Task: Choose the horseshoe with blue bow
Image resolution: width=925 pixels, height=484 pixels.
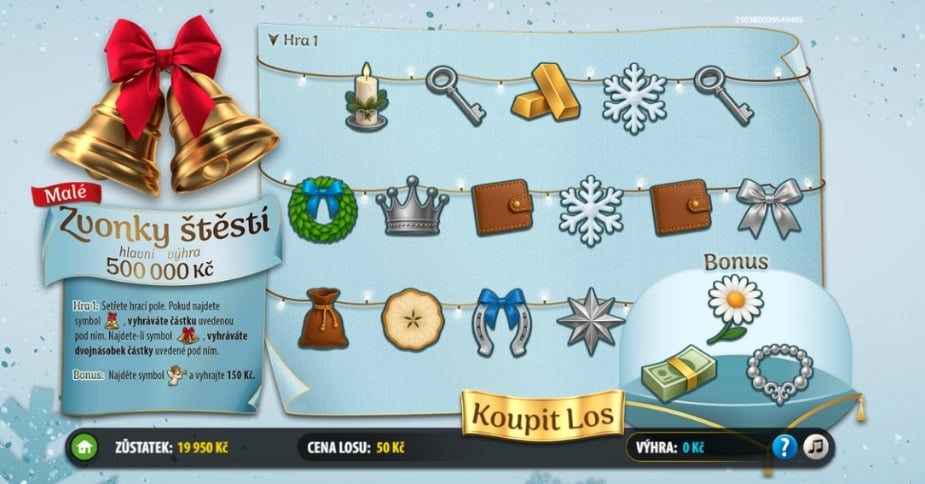Action: pyautogui.click(x=500, y=320)
